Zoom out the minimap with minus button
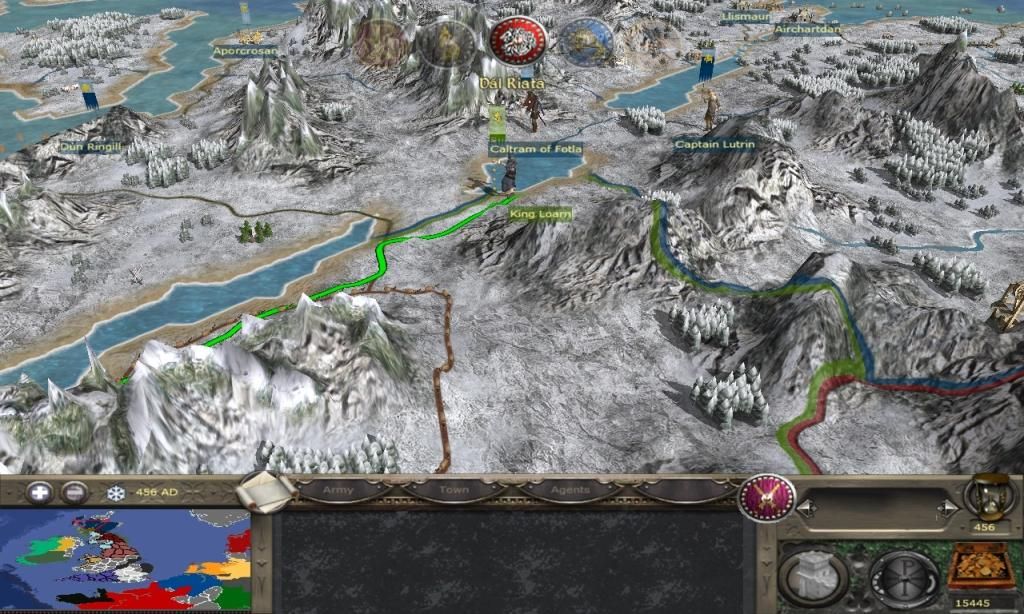The image size is (1024, 614). (x=74, y=492)
